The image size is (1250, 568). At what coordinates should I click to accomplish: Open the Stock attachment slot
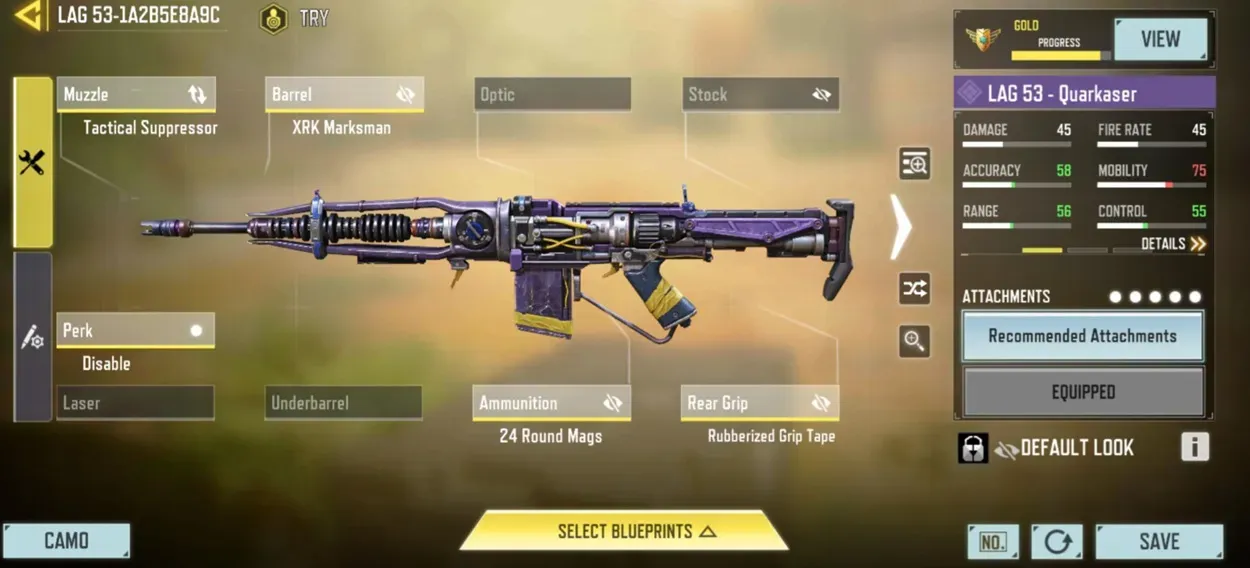[x=760, y=95]
